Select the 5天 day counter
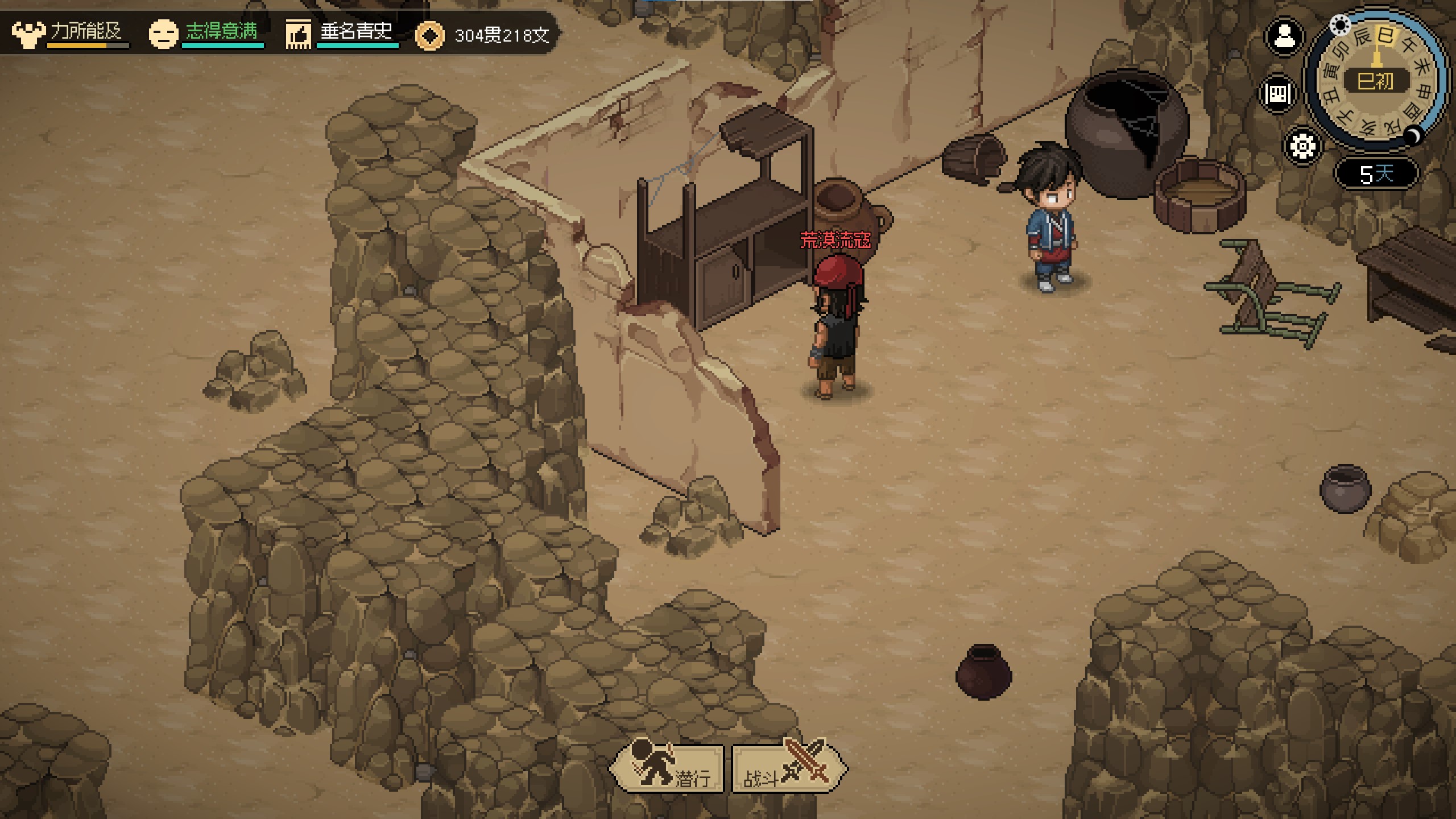Screen dimensions: 1456x819 (1376, 173)
